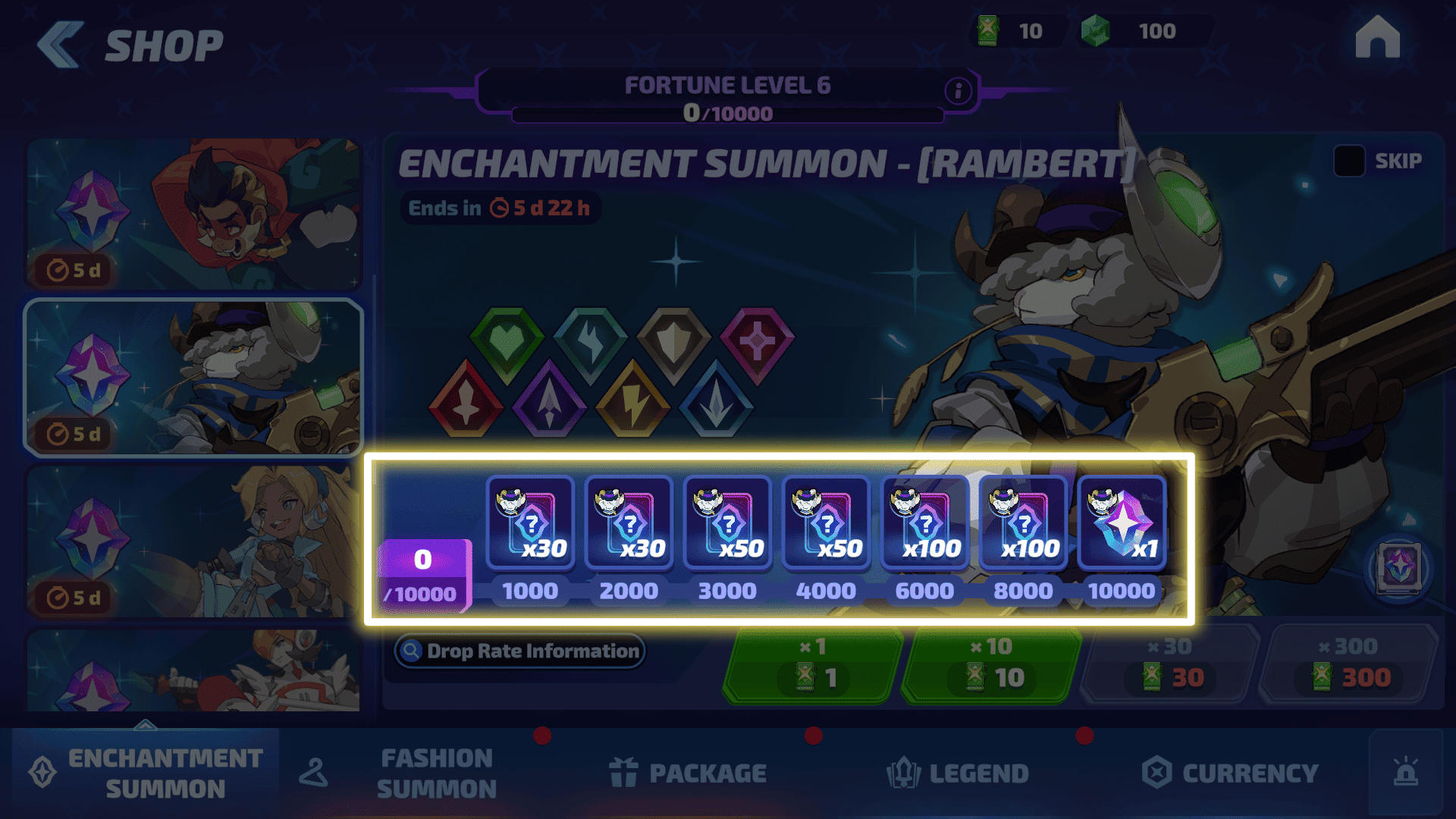Choose the blonde girl summon banner

point(194,541)
